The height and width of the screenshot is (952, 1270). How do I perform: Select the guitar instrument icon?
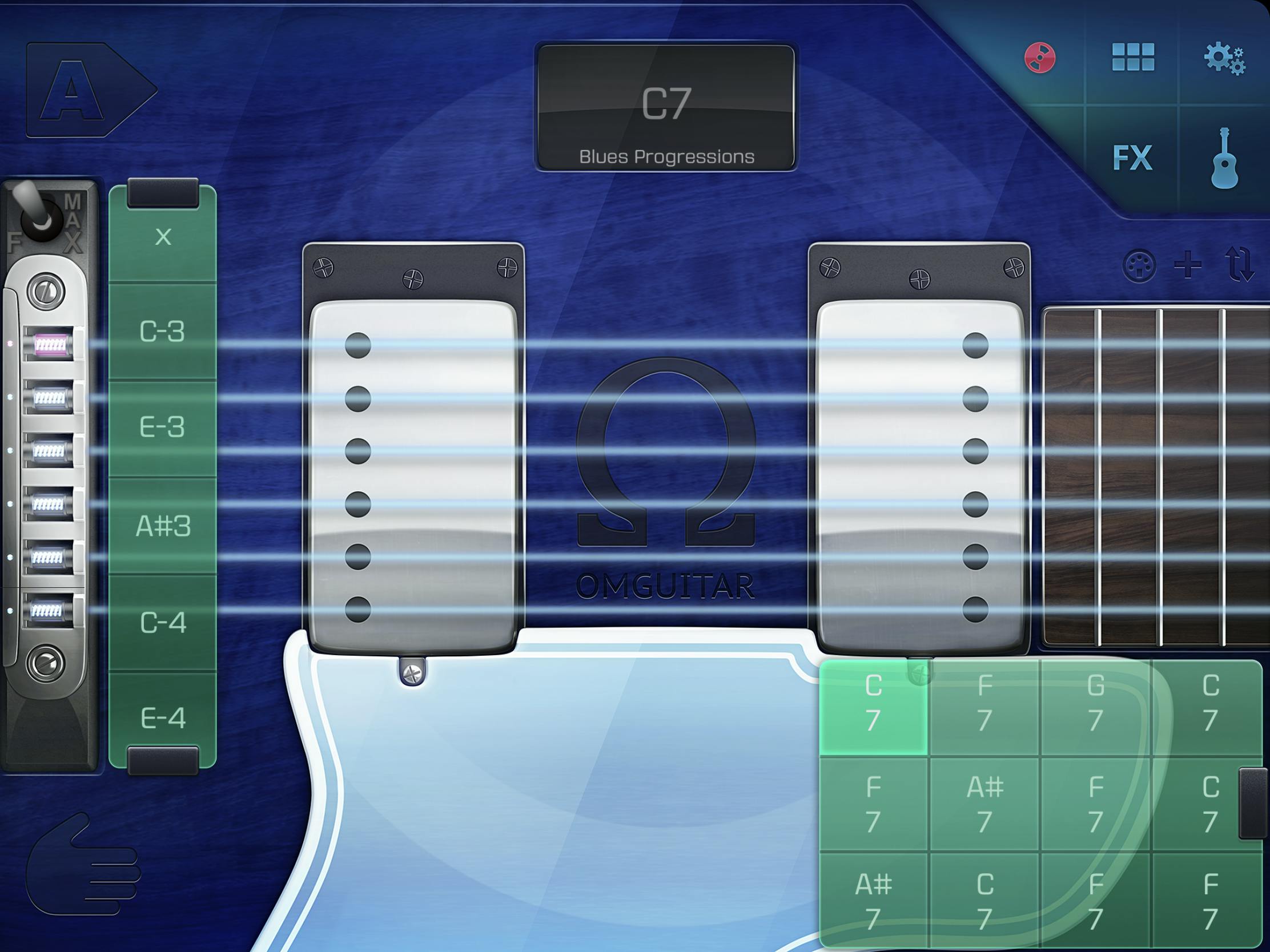1226,160
